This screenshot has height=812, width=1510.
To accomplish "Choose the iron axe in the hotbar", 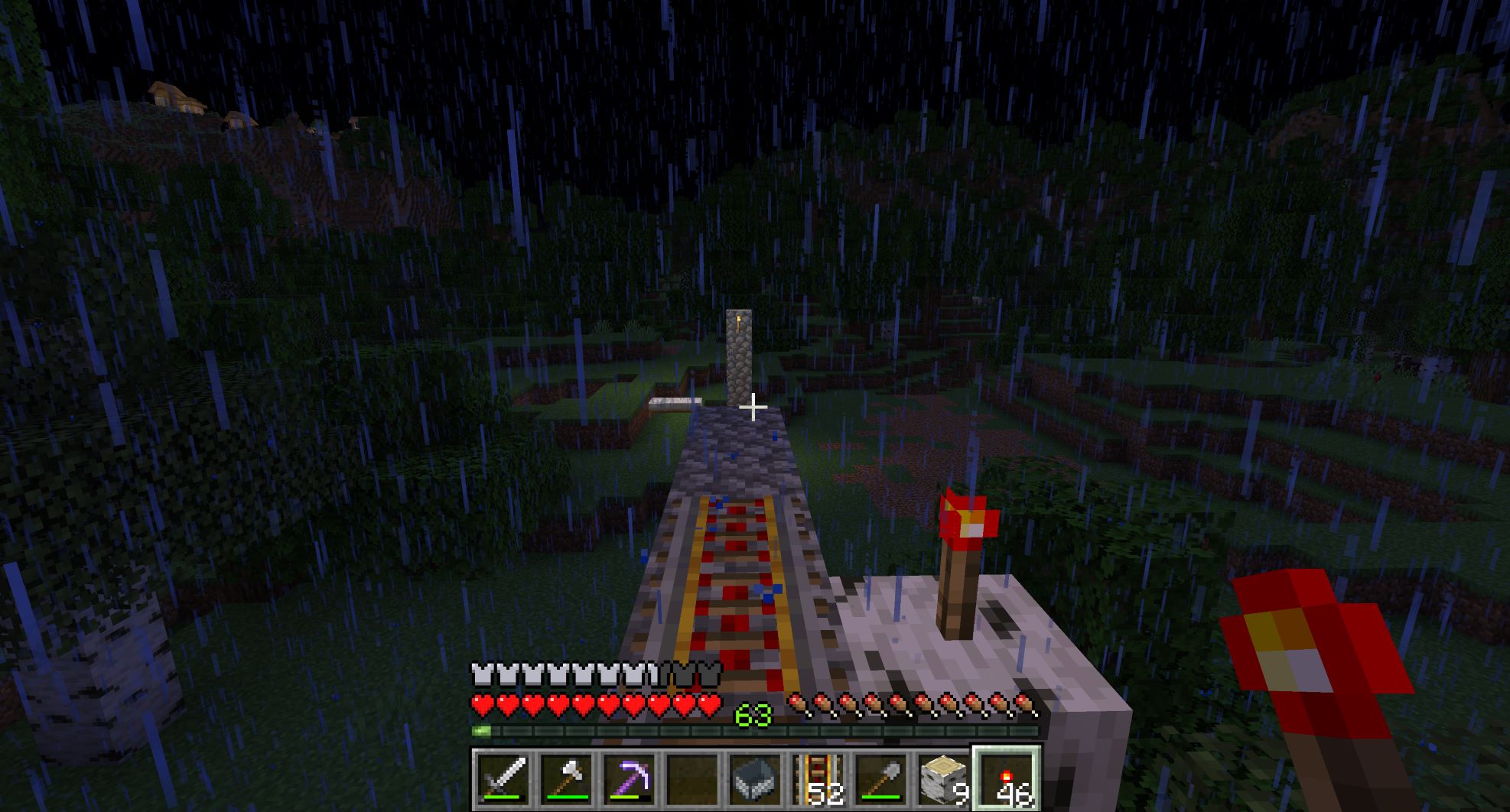I will click(565, 780).
